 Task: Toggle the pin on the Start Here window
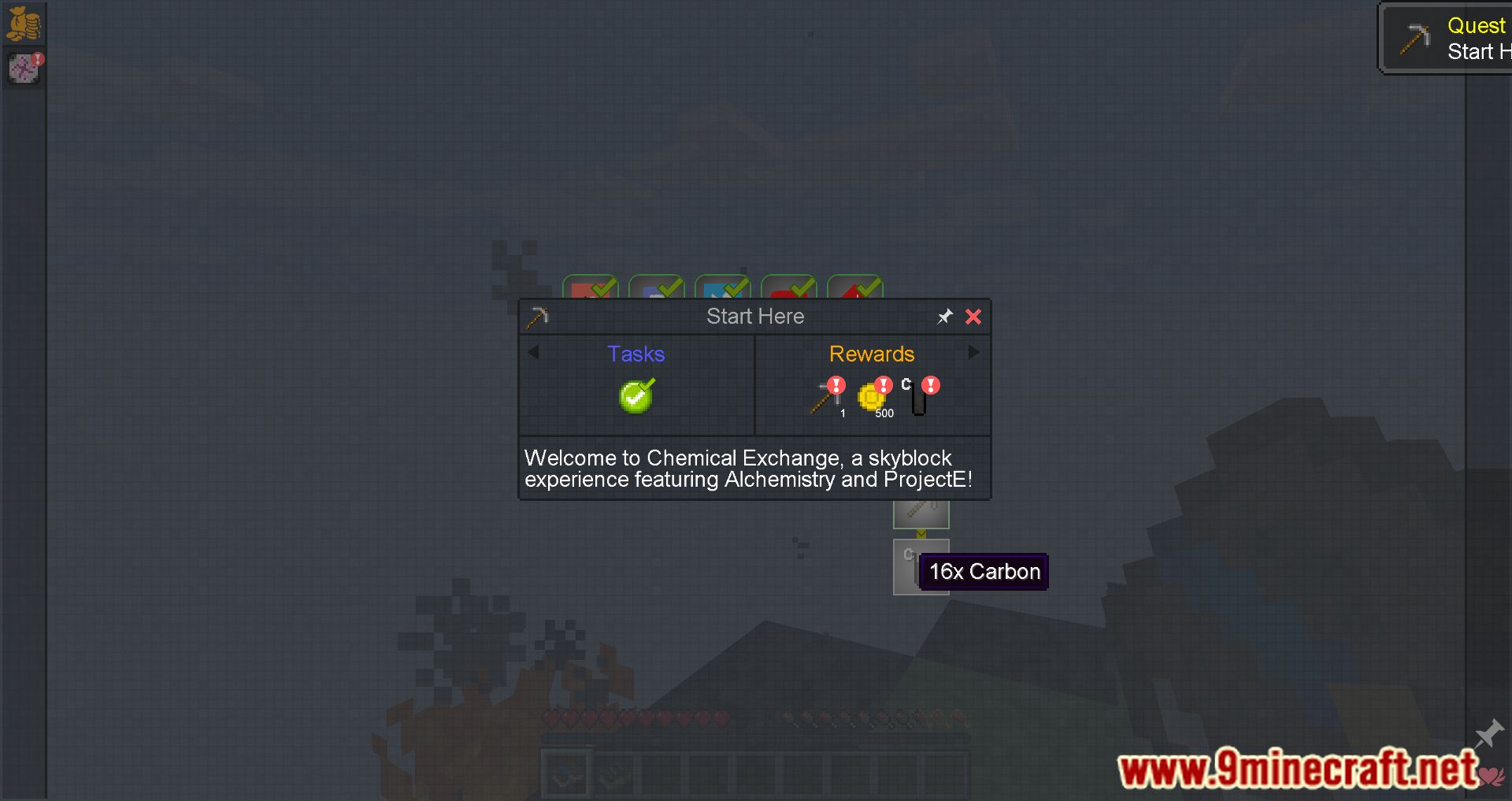[x=944, y=317]
